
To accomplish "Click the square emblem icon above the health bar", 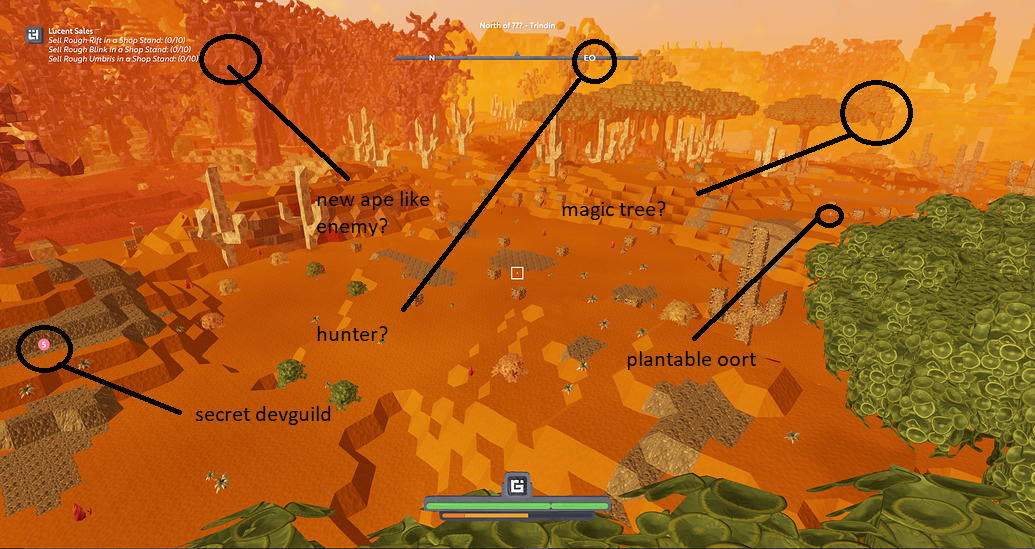I will [x=517, y=486].
